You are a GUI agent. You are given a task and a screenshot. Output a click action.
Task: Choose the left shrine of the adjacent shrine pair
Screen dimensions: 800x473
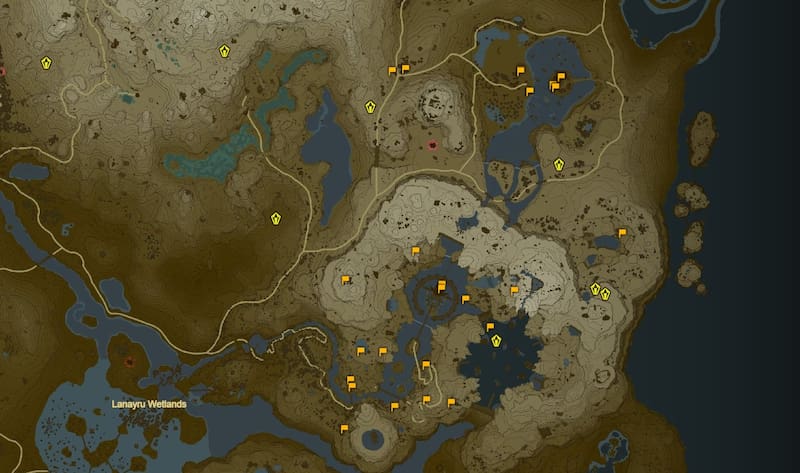click(595, 289)
